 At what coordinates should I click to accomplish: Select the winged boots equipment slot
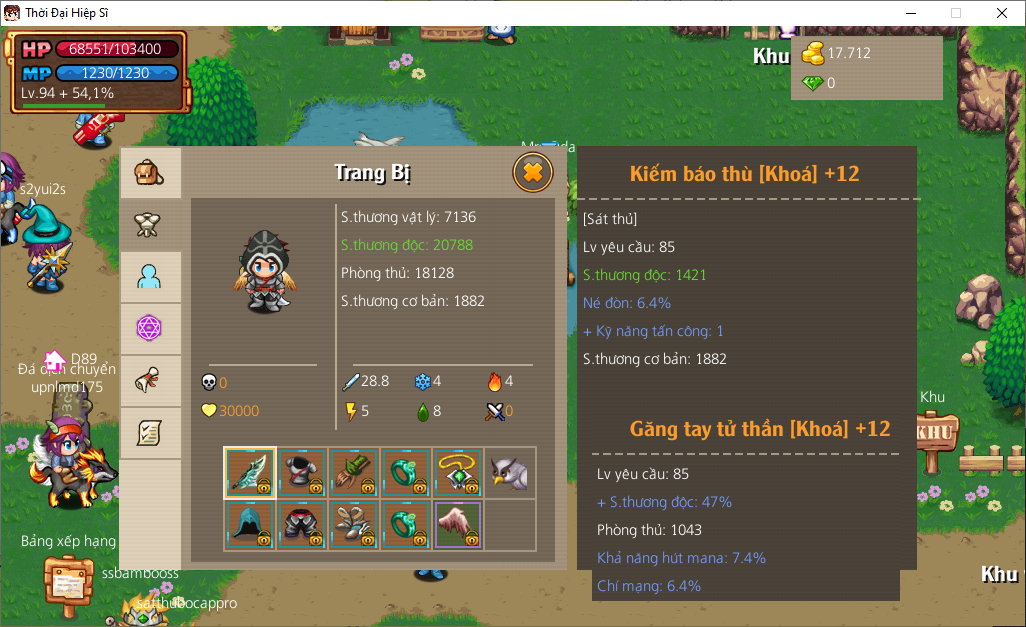[354, 524]
